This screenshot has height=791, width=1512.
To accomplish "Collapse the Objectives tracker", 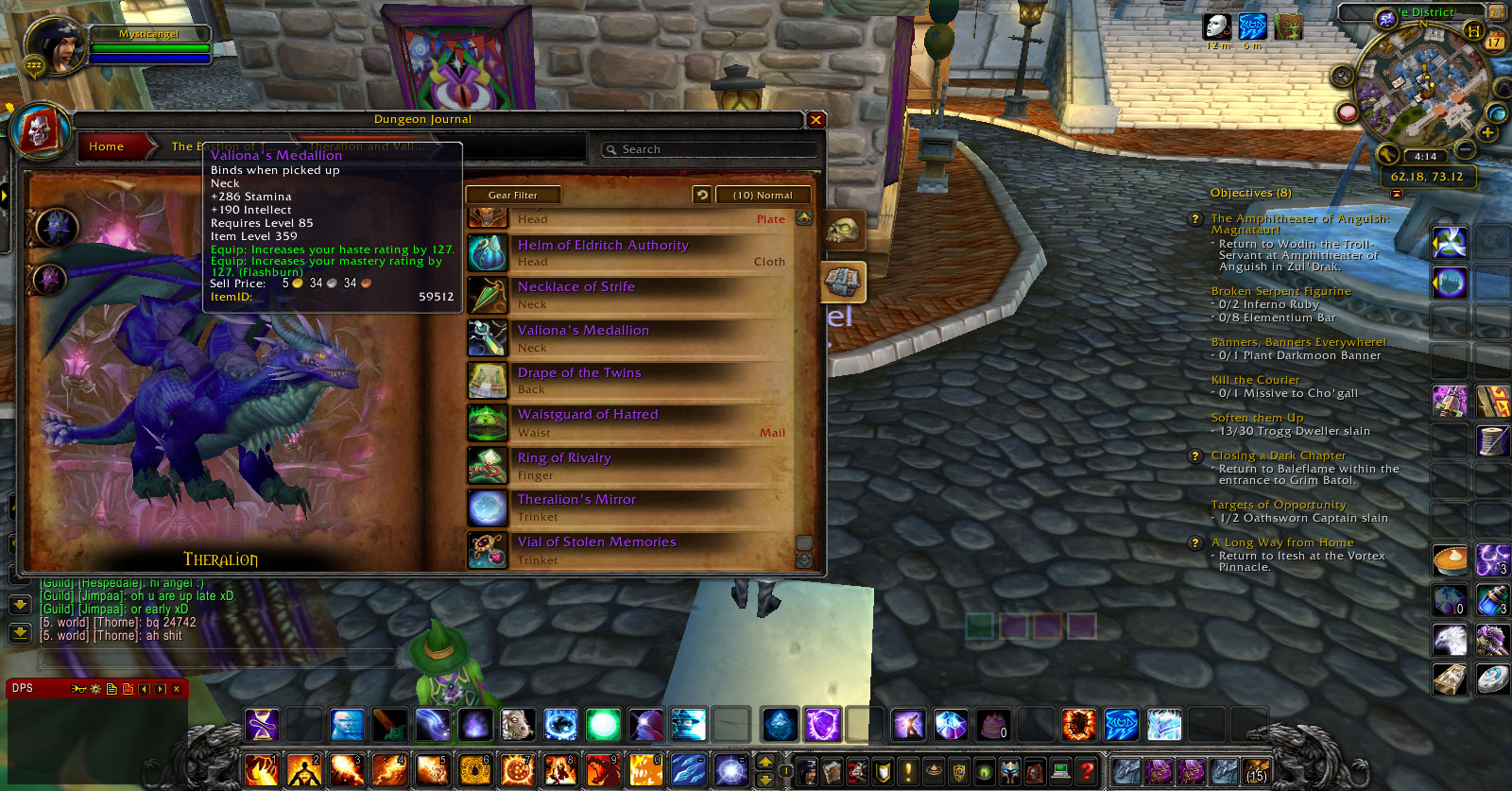I will [1397, 192].
